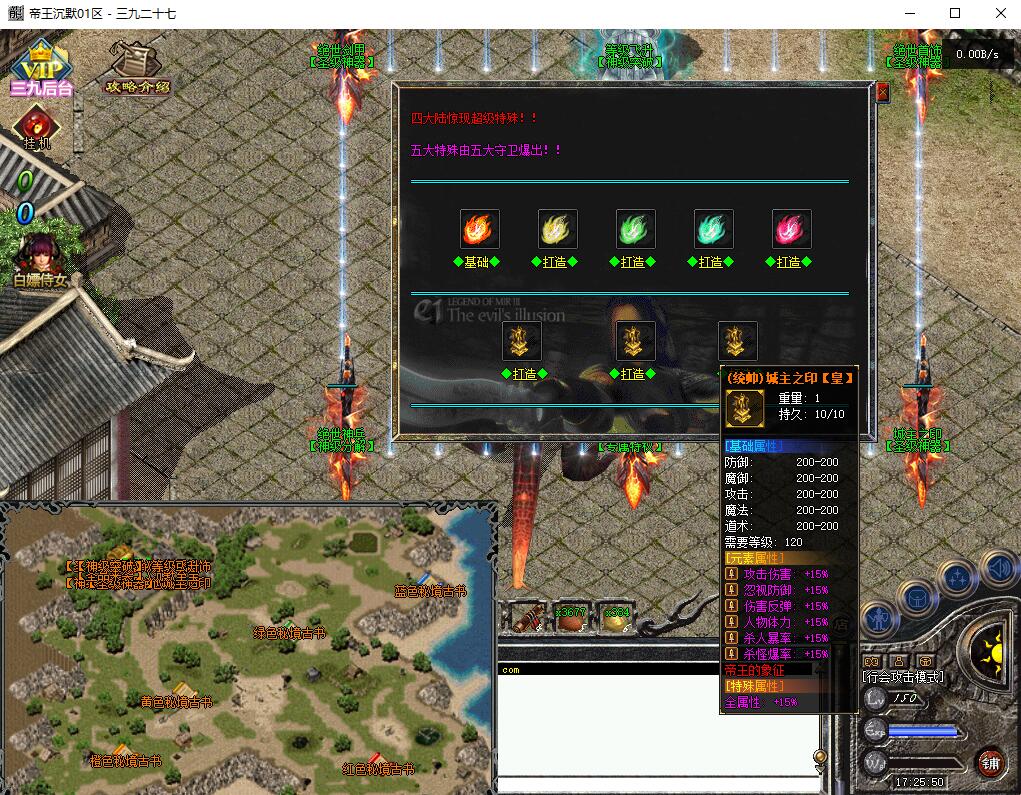Image resolution: width=1021 pixels, height=795 pixels.
Task: Click 打造 under the green flame
Action: 635,262
